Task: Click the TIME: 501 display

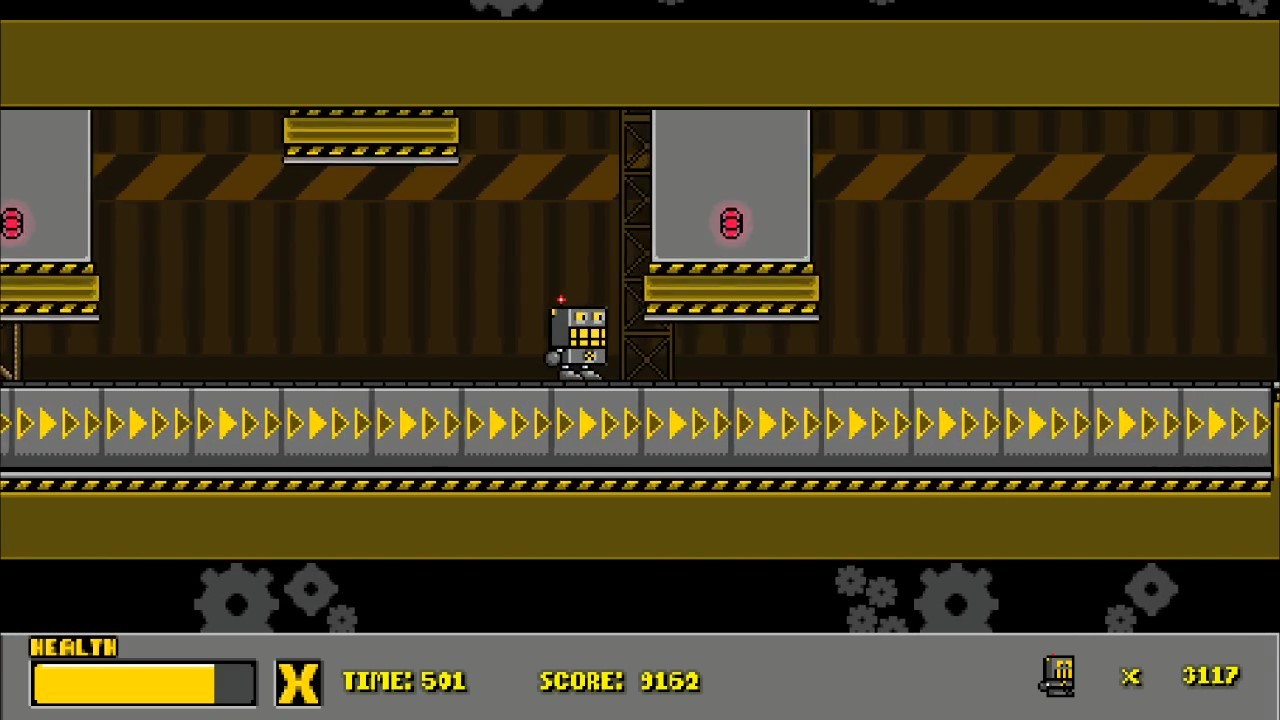Action: pos(404,681)
